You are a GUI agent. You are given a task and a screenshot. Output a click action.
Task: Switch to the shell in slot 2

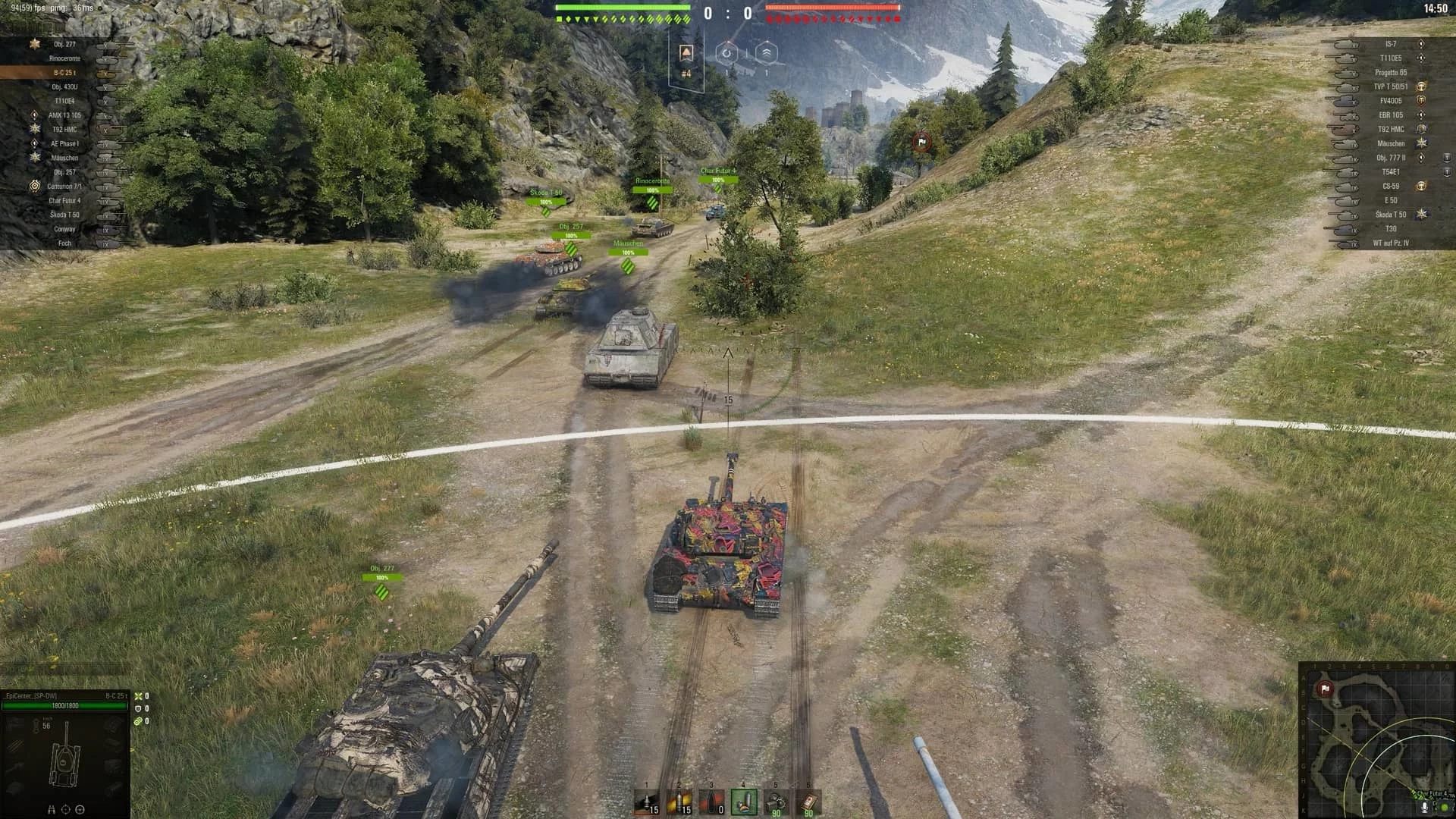point(679,802)
